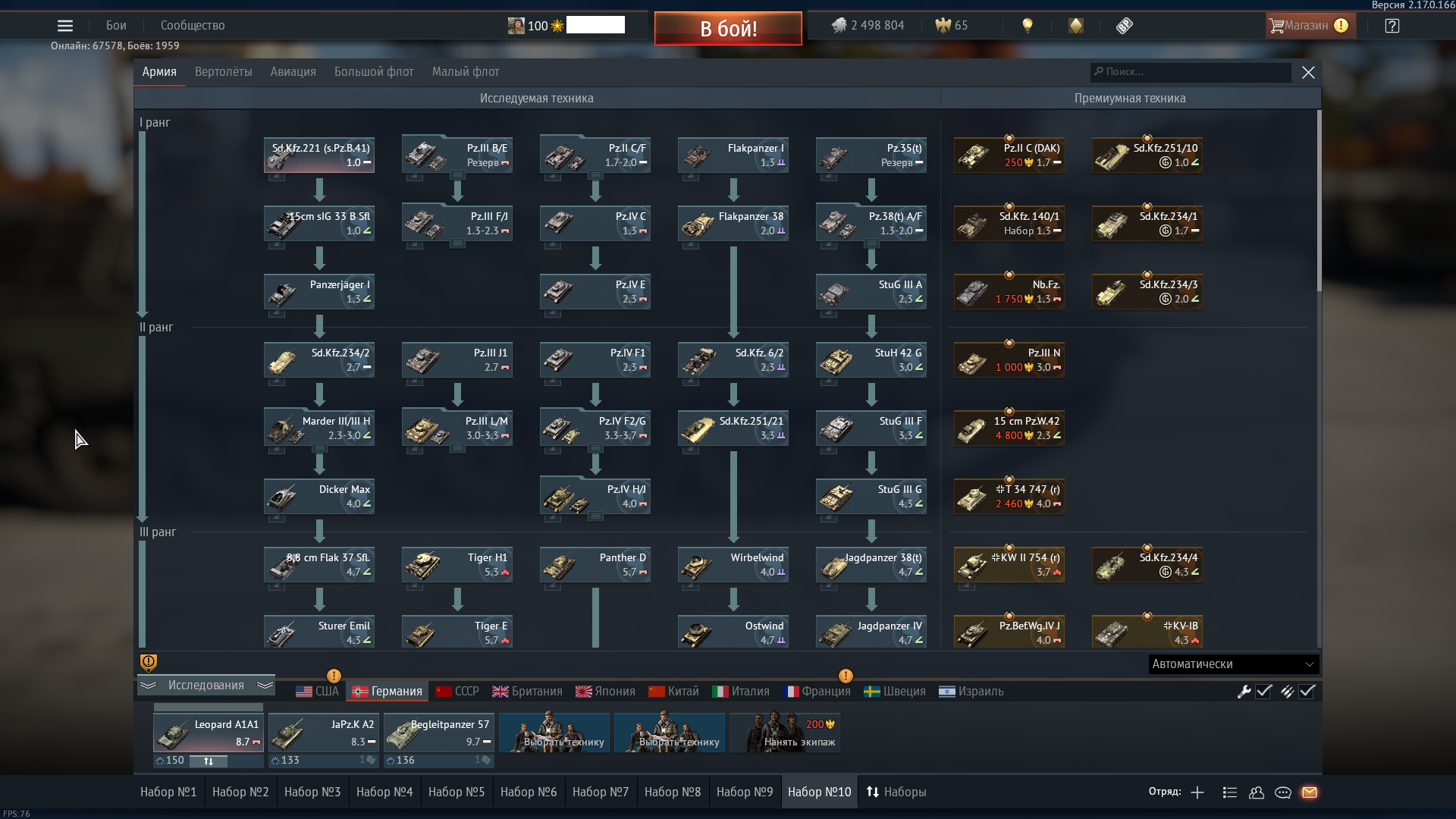
Task: Click the mail envelope icon near squad bar
Action: [x=1310, y=792]
